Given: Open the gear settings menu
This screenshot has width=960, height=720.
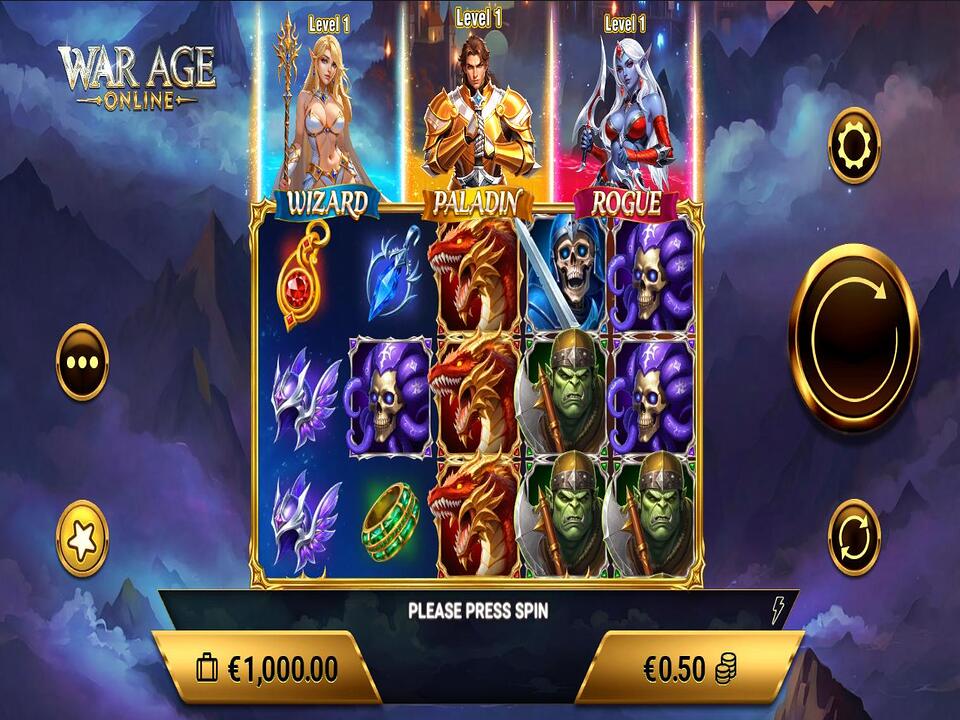Looking at the screenshot, I should [x=854, y=146].
